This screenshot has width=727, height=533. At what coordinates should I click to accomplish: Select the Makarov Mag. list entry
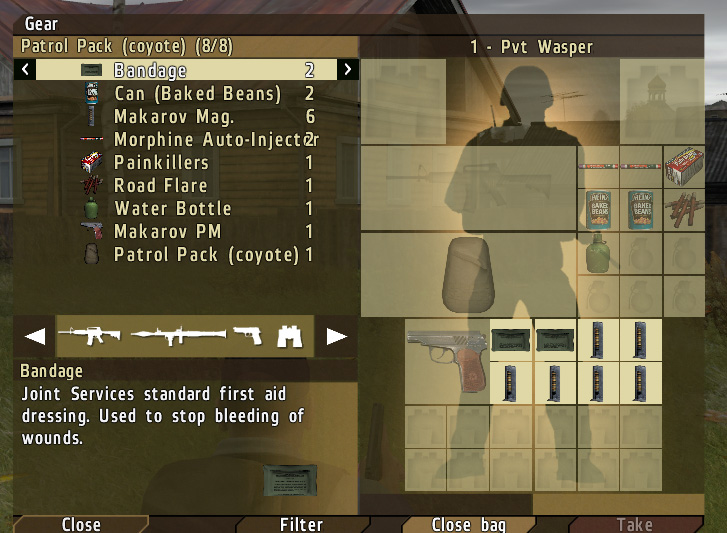pyautogui.click(x=176, y=117)
